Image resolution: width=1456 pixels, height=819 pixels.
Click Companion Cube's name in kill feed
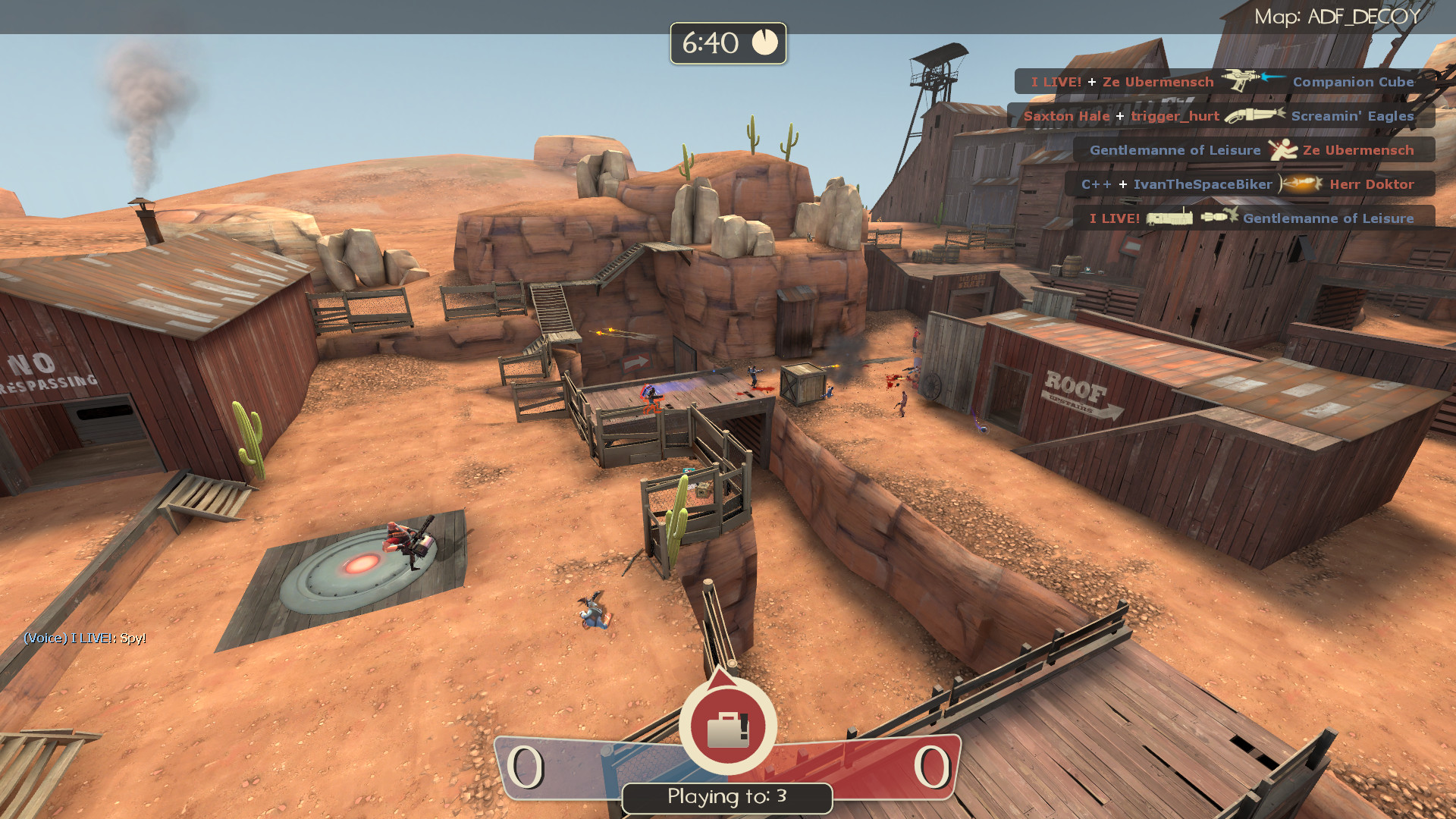coord(1352,82)
